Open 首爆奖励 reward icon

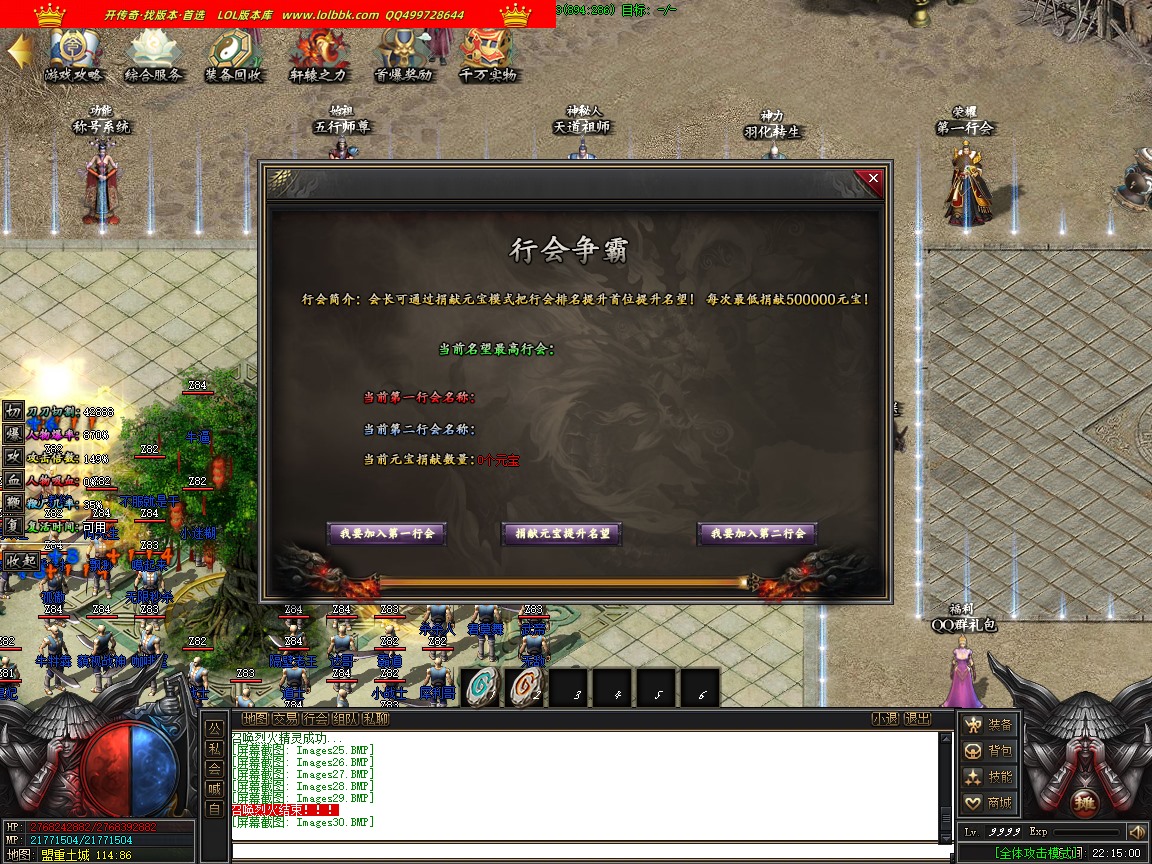403,53
